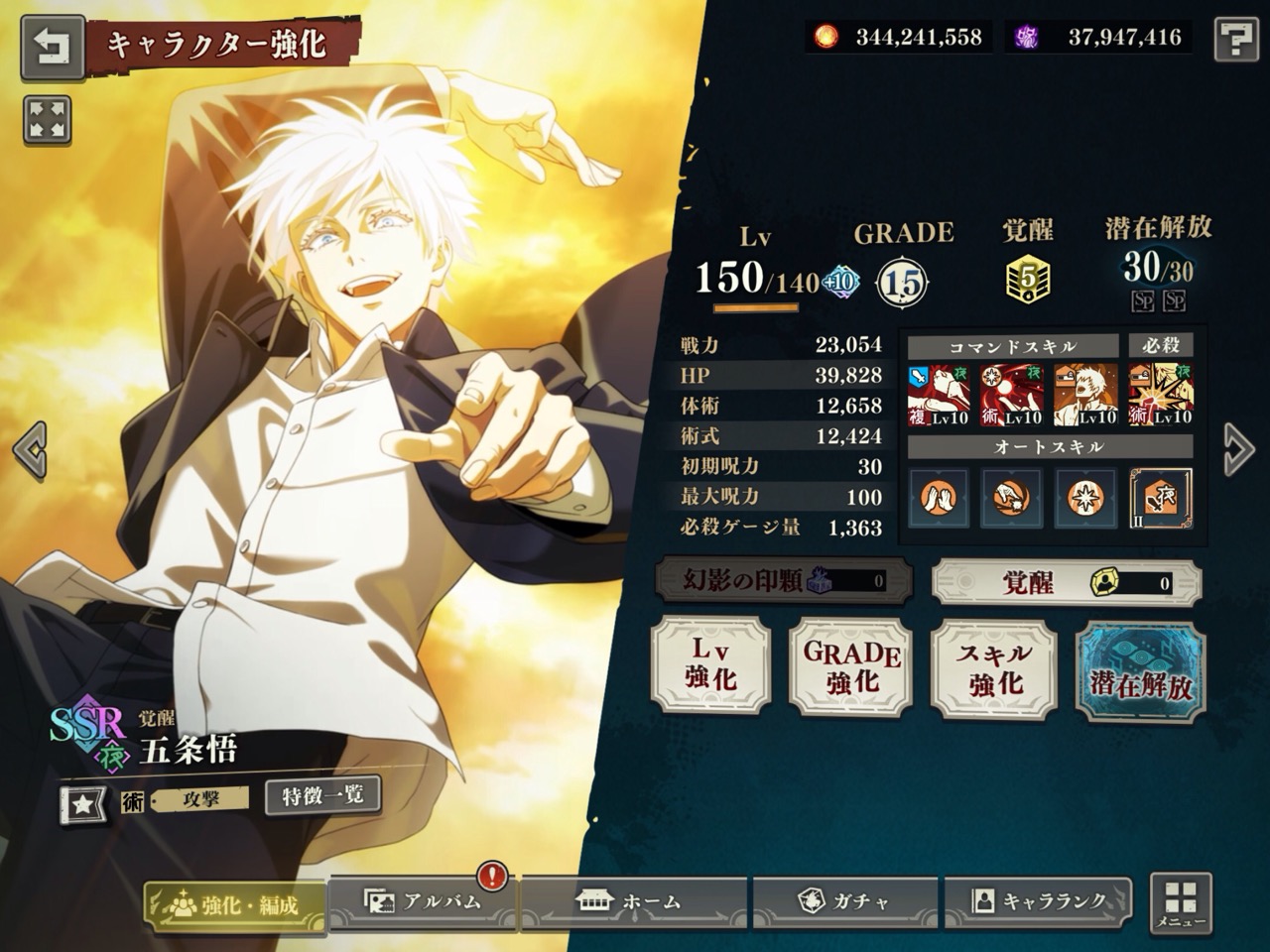Open the メニュー grid menu

1181,903
